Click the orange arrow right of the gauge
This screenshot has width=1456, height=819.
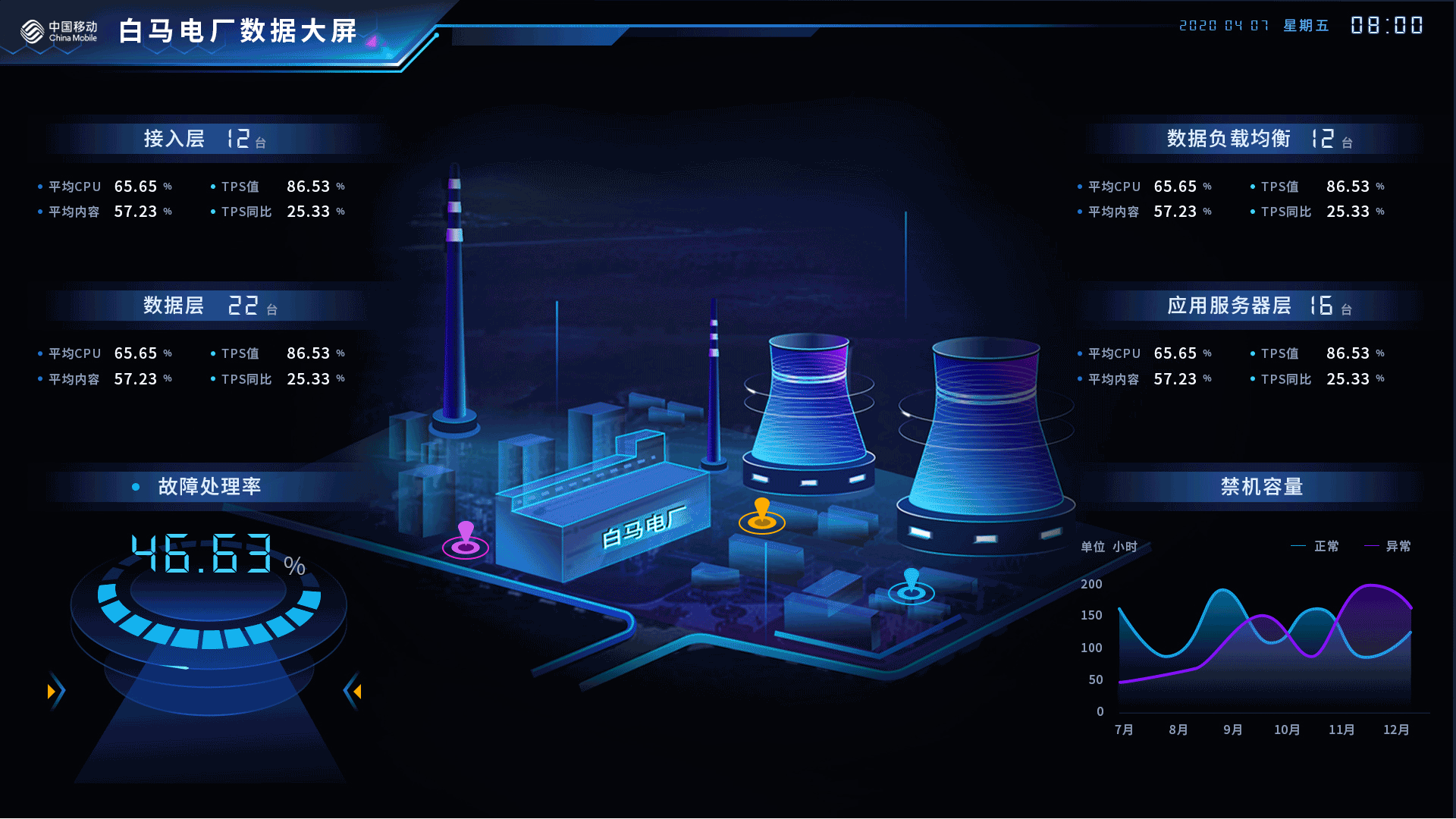(357, 692)
